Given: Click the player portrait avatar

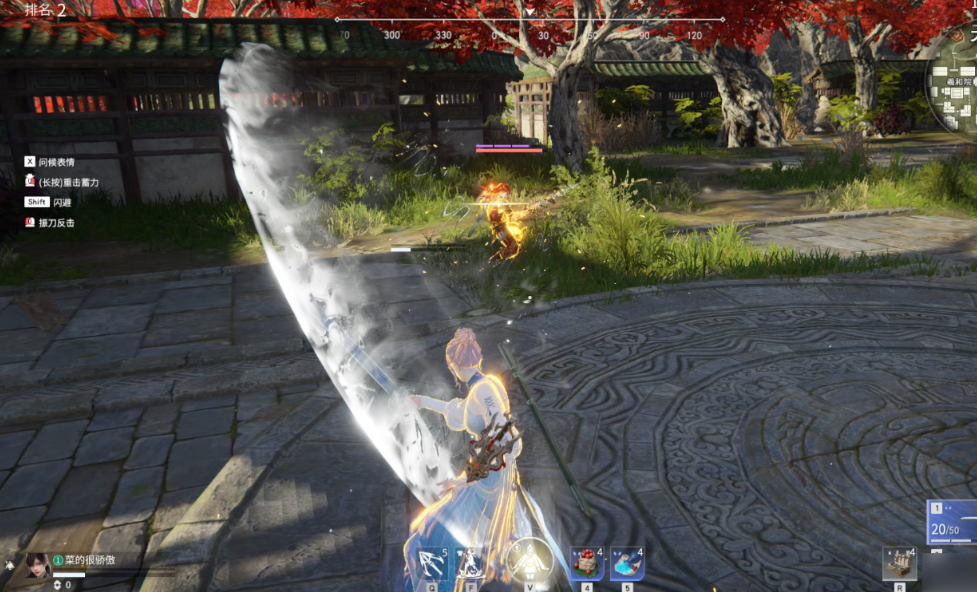Looking at the screenshot, I should (38, 565).
